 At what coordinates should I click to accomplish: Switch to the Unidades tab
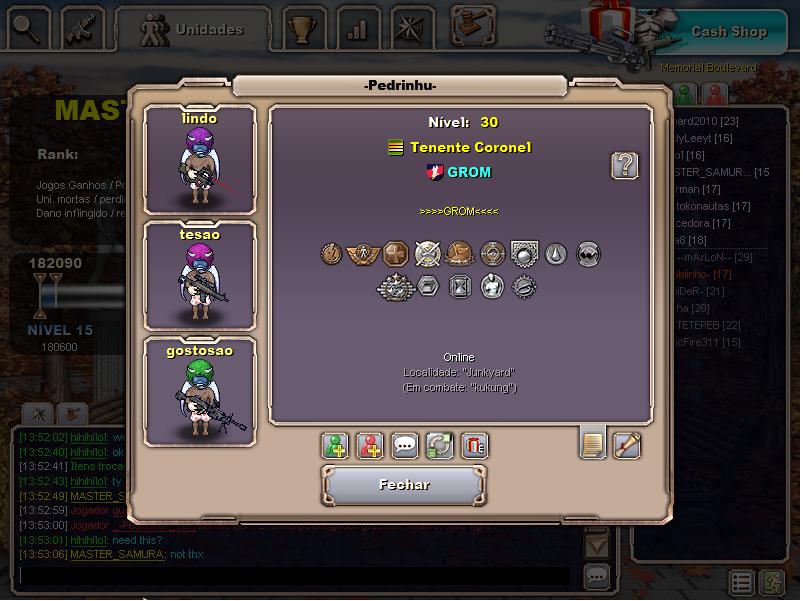point(193,30)
